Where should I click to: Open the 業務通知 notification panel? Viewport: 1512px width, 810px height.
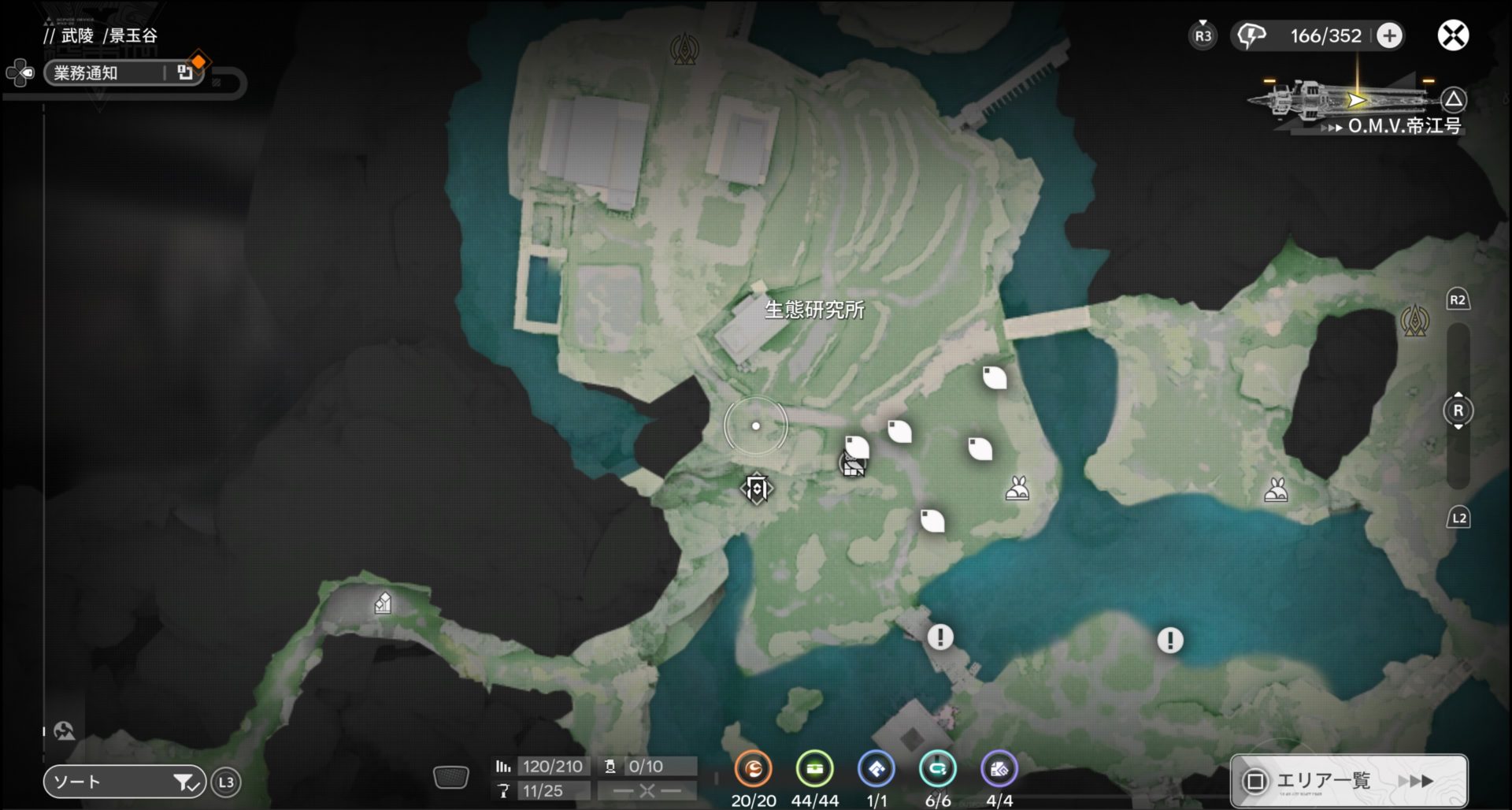(x=123, y=73)
